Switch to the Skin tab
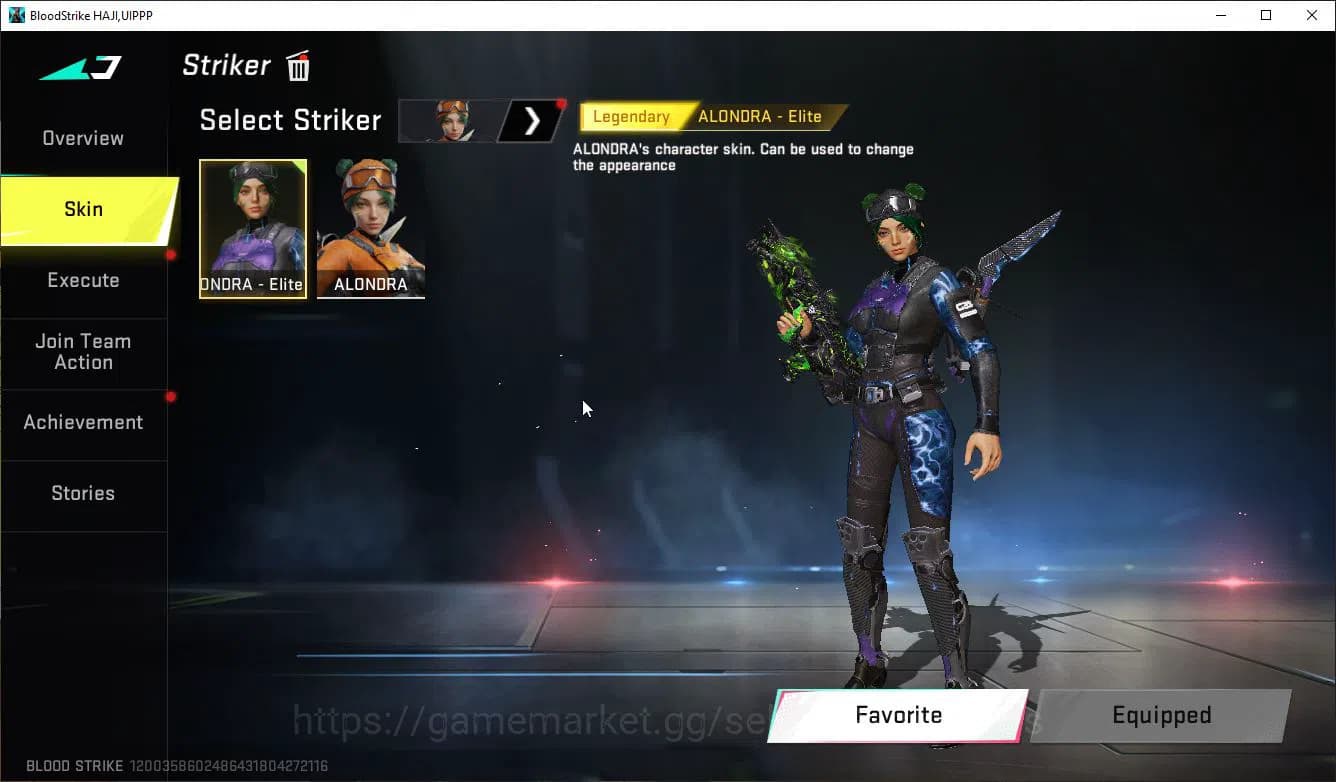 pyautogui.click(x=84, y=209)
